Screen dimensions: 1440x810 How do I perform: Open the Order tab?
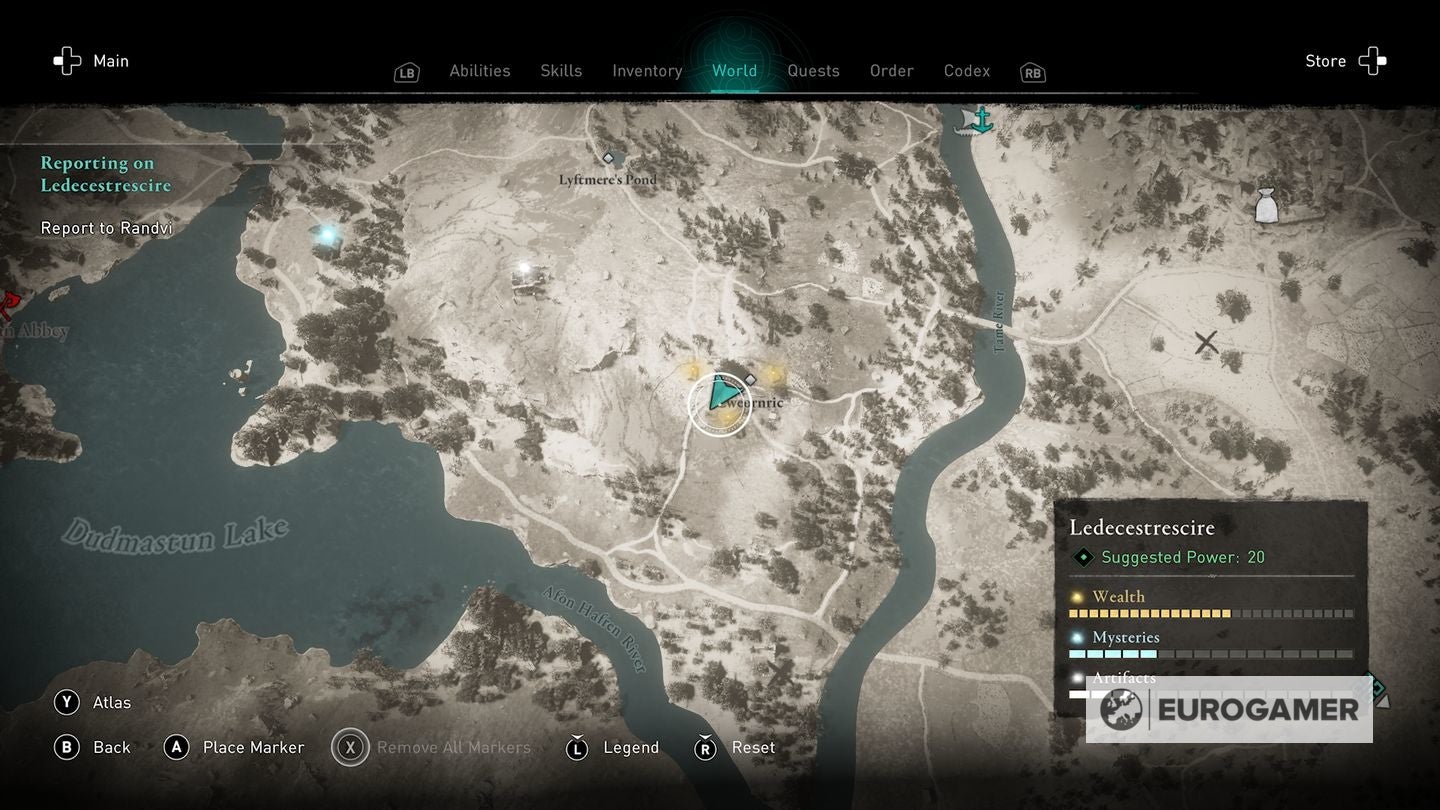891,71
